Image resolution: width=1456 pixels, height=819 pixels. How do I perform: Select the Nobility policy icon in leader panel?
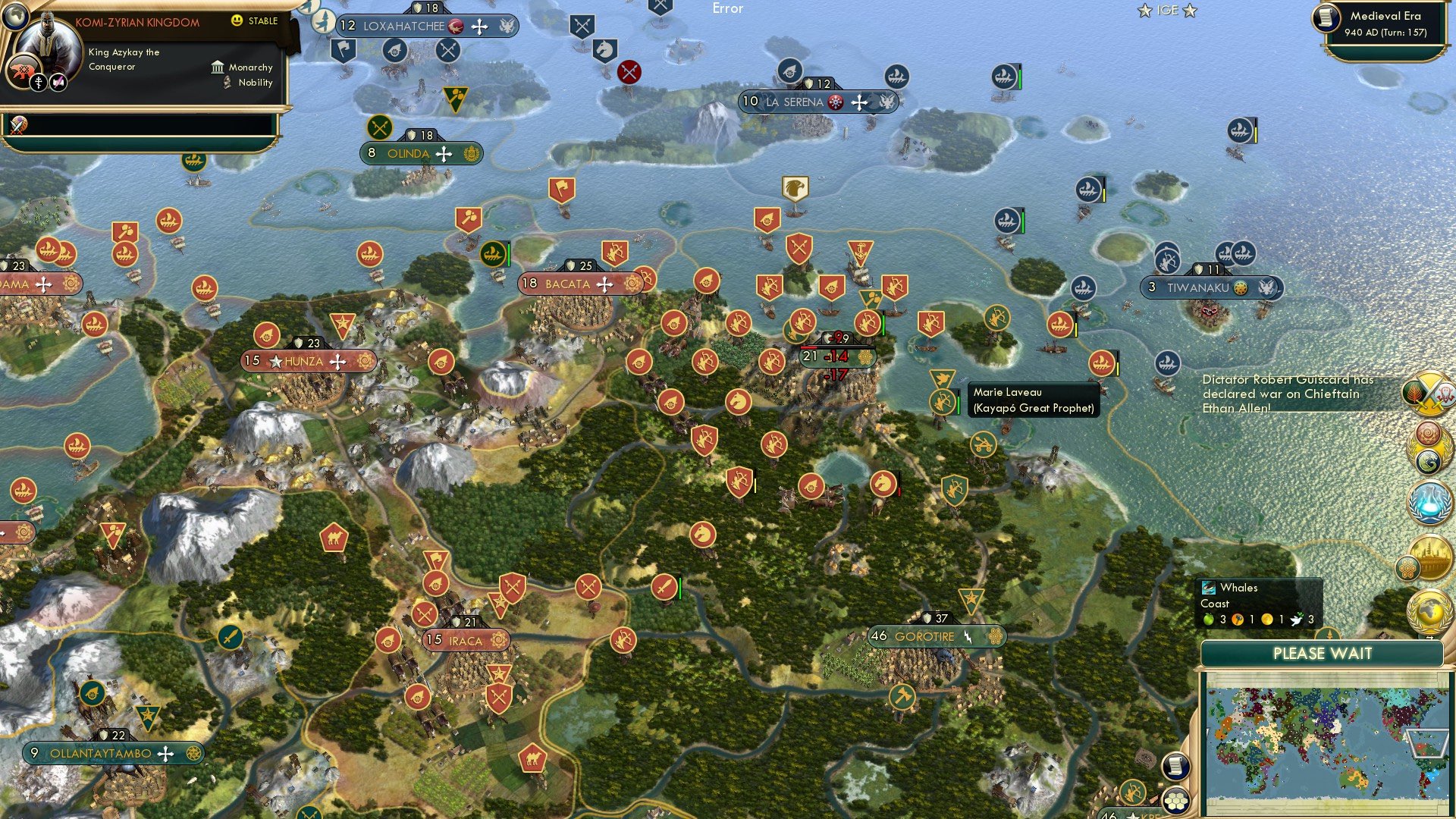coord(226,83)
